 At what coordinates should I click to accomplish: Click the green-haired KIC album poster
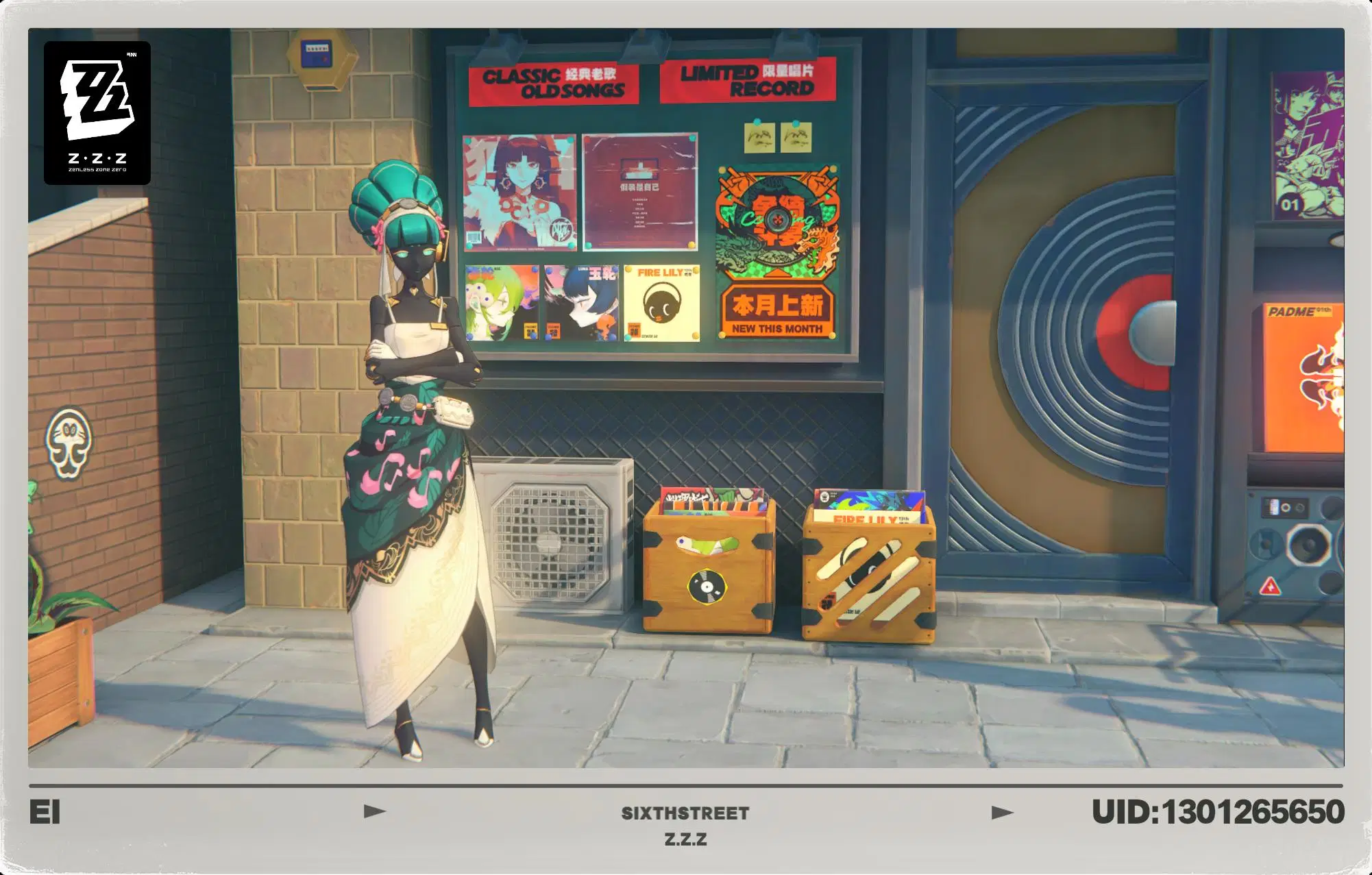click(x=501, y=301)
